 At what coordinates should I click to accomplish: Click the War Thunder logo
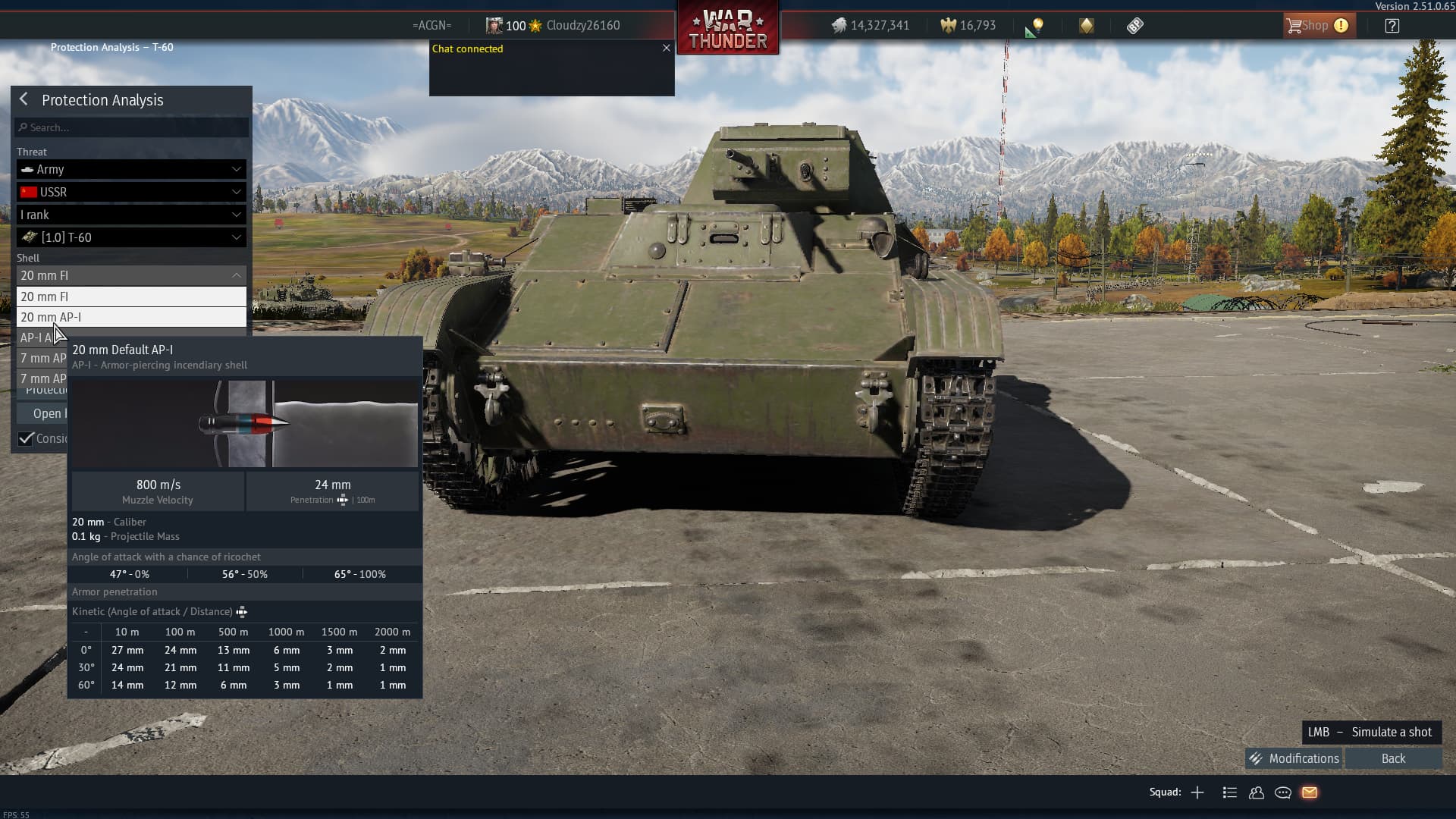coord(728,29)
